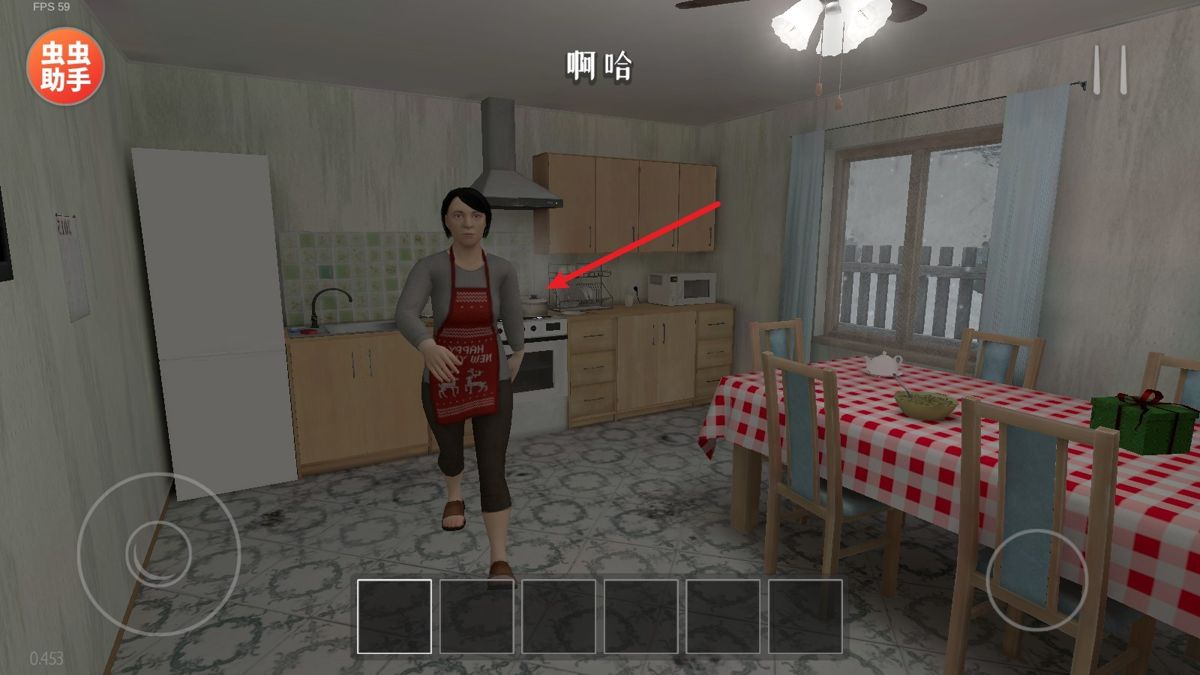Tap the virtual movement joystick
1200x675 pixels.
pyautogui.click(x=158, y=553)
